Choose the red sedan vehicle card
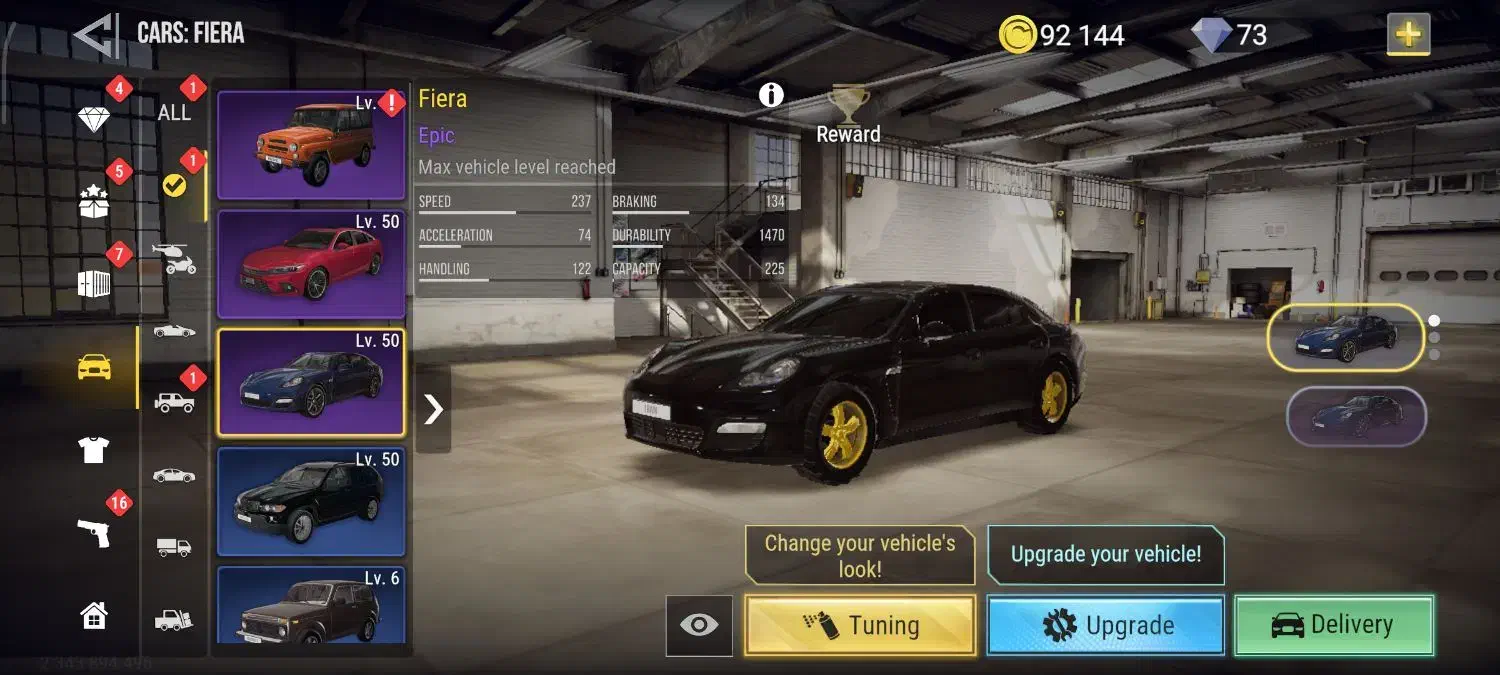This screenshot has height=675, width=1500. pos(310,264)
